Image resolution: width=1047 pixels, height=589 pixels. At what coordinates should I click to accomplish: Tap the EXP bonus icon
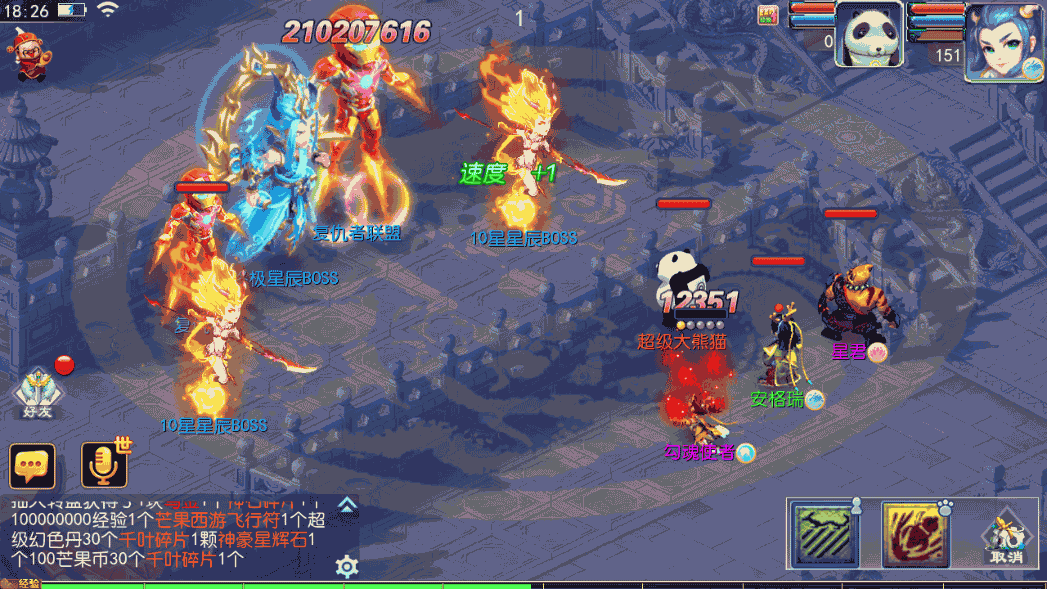click(769, 15)
